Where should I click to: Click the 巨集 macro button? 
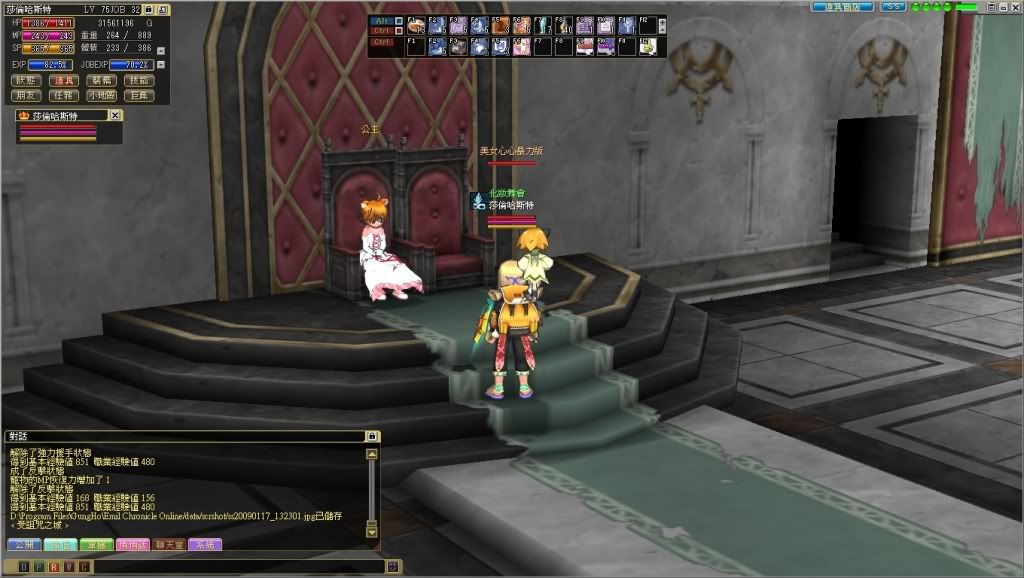[x=138, y=95]
